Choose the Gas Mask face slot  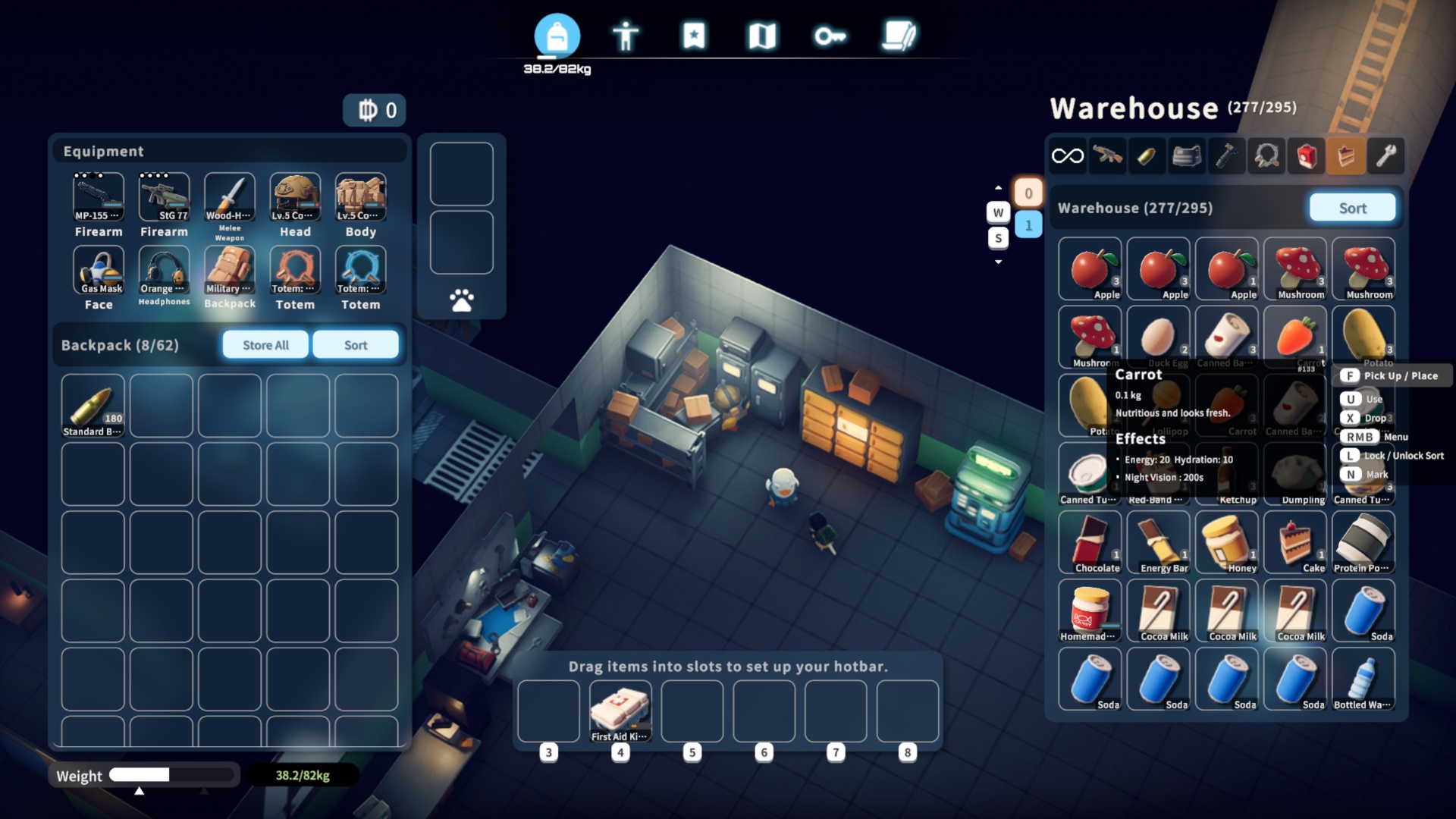pyautogui.click(x=99, y=271)
